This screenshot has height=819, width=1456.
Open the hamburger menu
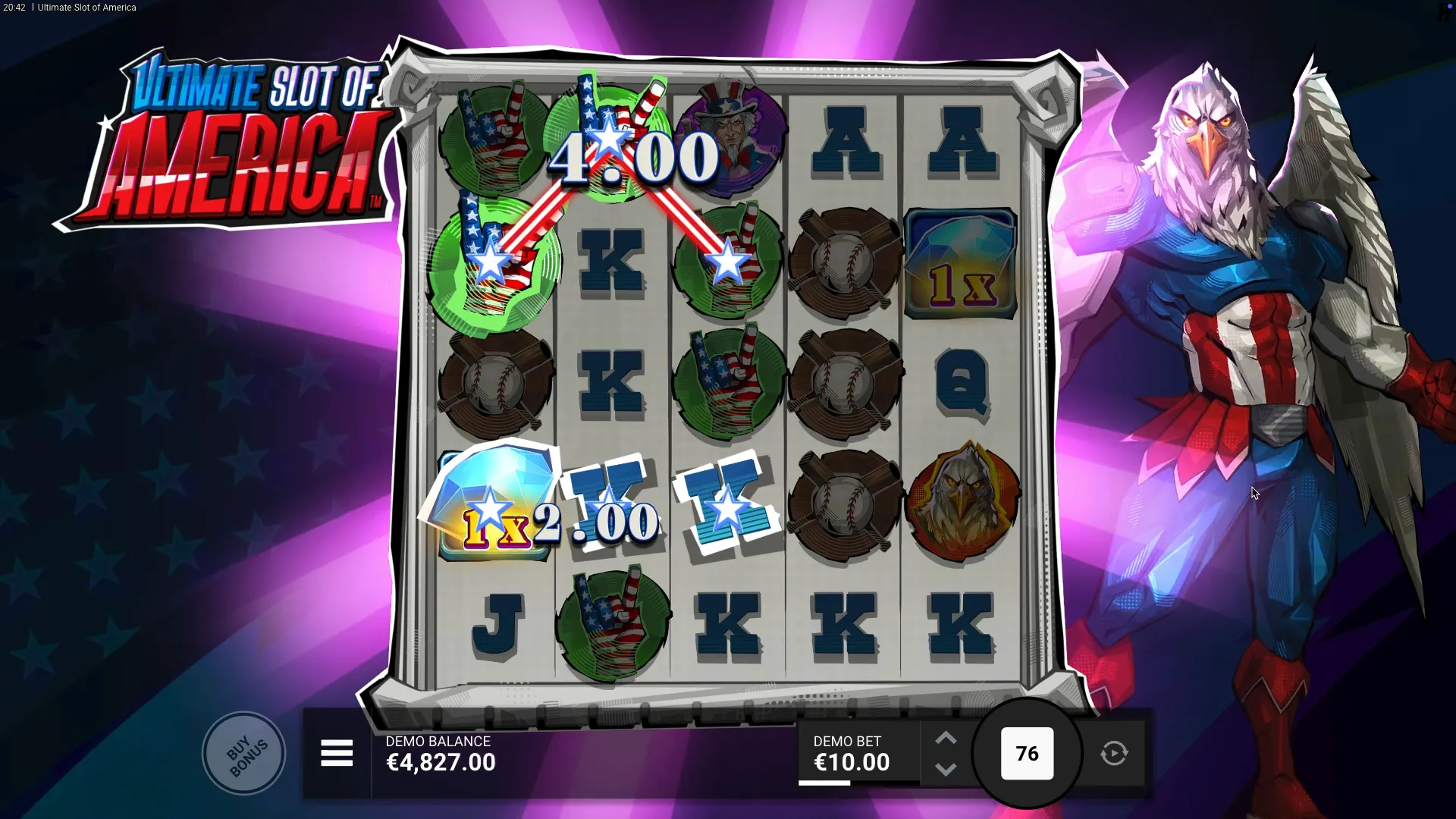pos(337,754)
